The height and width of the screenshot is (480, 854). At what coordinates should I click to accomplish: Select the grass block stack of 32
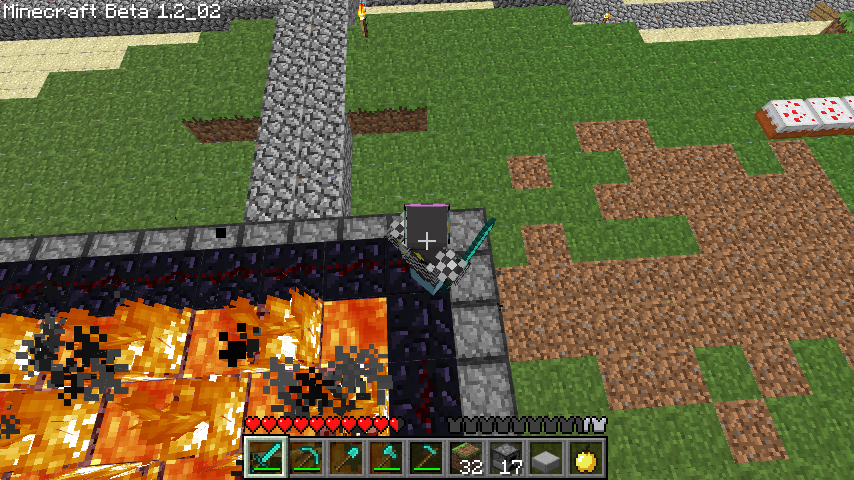click(465, 458)
